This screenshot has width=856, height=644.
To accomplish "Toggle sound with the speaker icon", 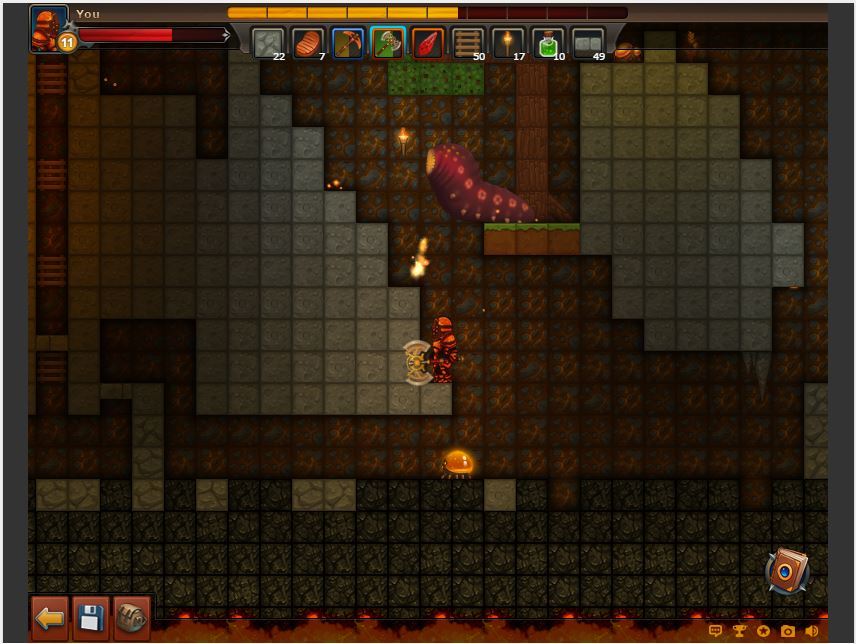I will point(812,631).
